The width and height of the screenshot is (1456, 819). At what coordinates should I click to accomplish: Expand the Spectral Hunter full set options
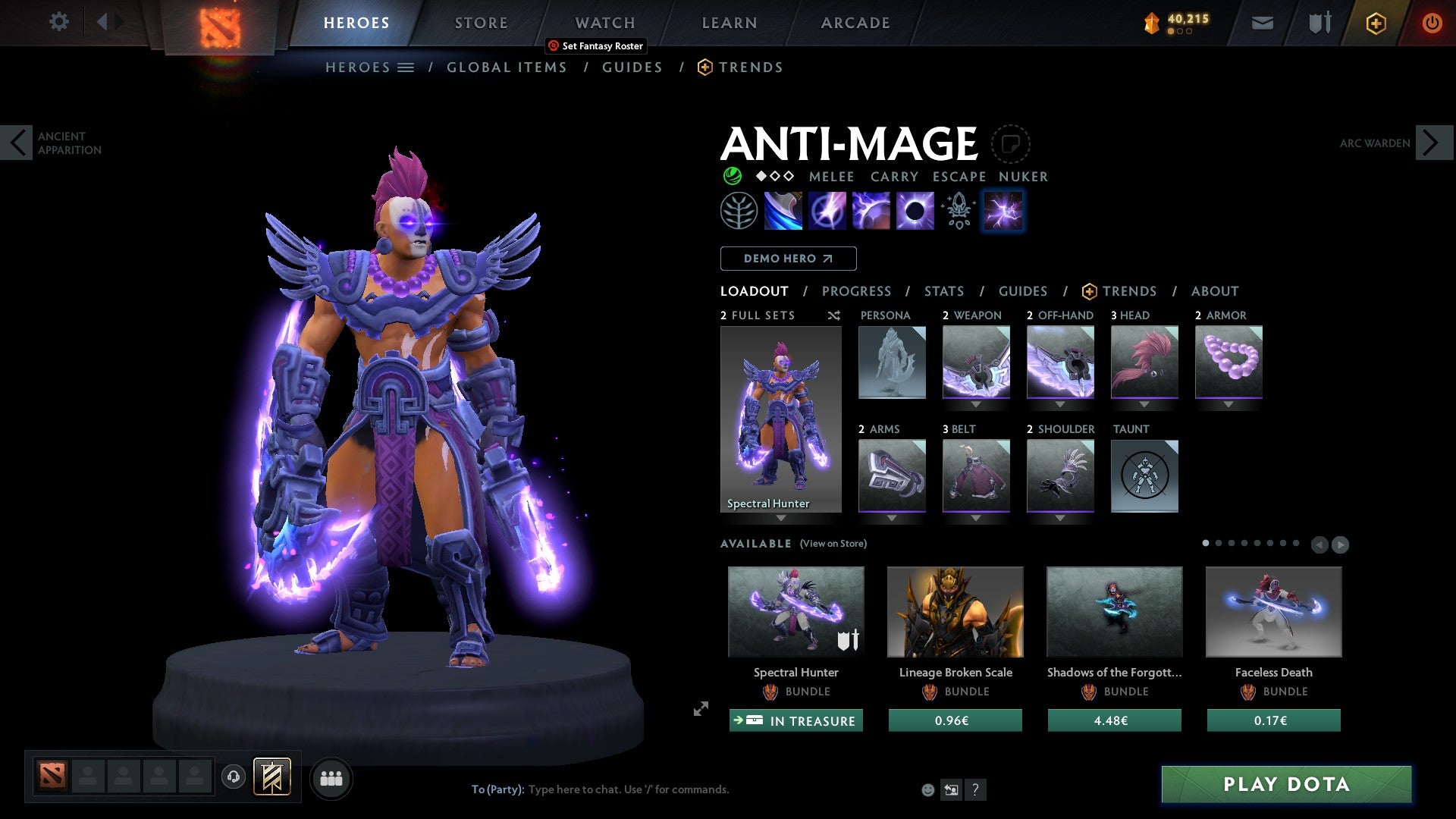tap(781, 519)
